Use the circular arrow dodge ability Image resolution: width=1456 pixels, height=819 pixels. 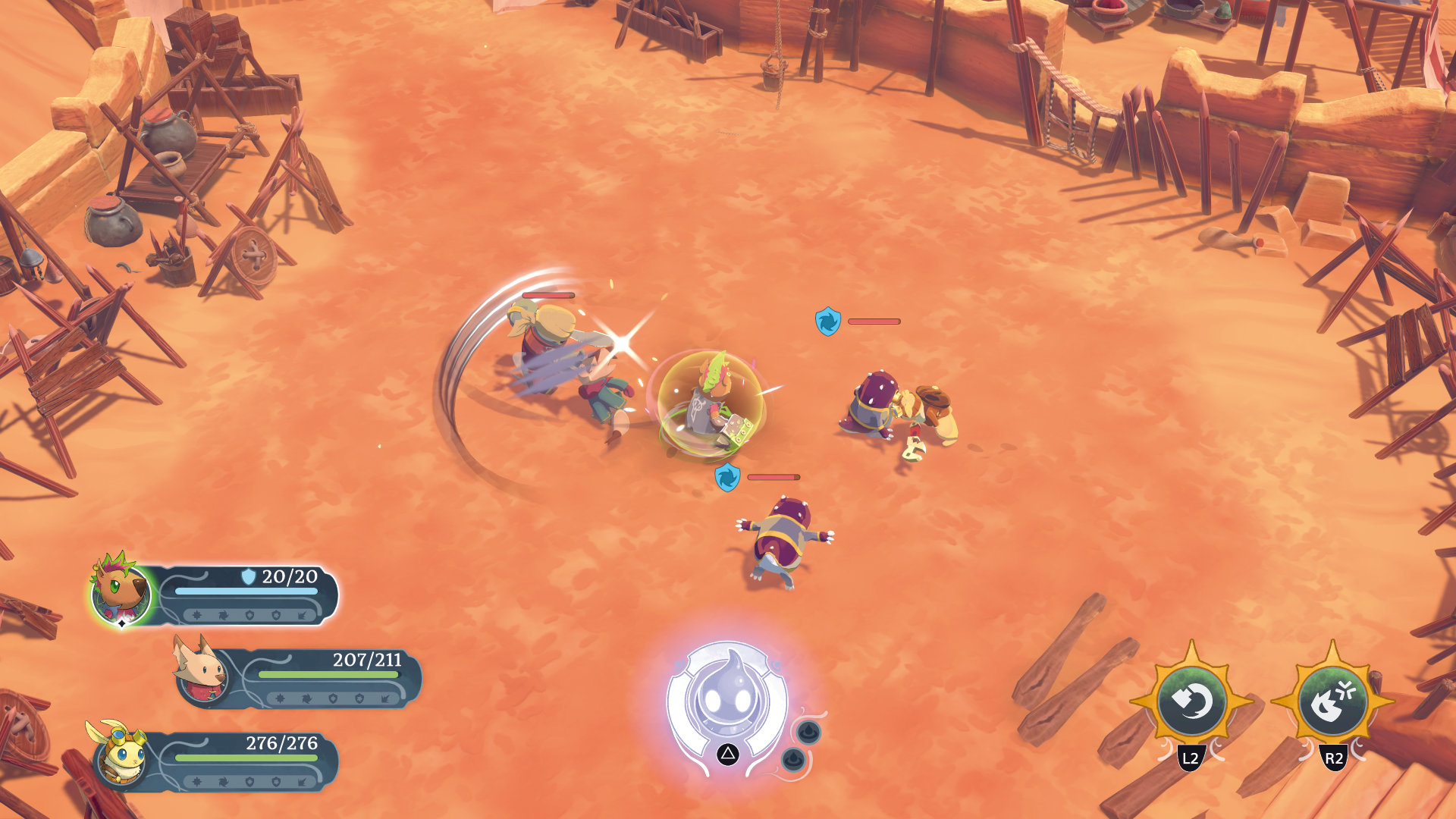click(x=1191, y=701)
